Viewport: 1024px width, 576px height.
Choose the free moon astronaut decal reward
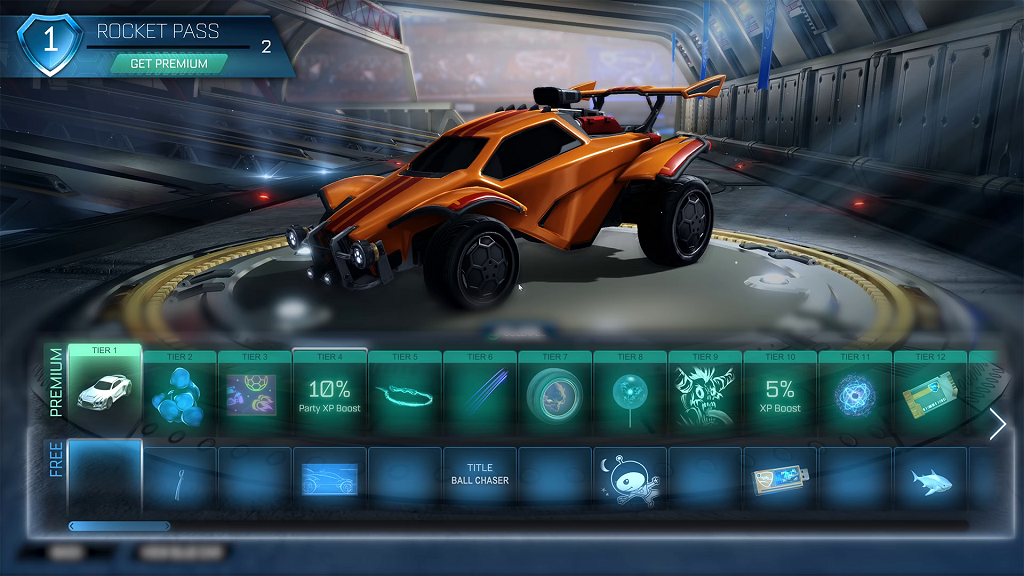coord(630,478)
